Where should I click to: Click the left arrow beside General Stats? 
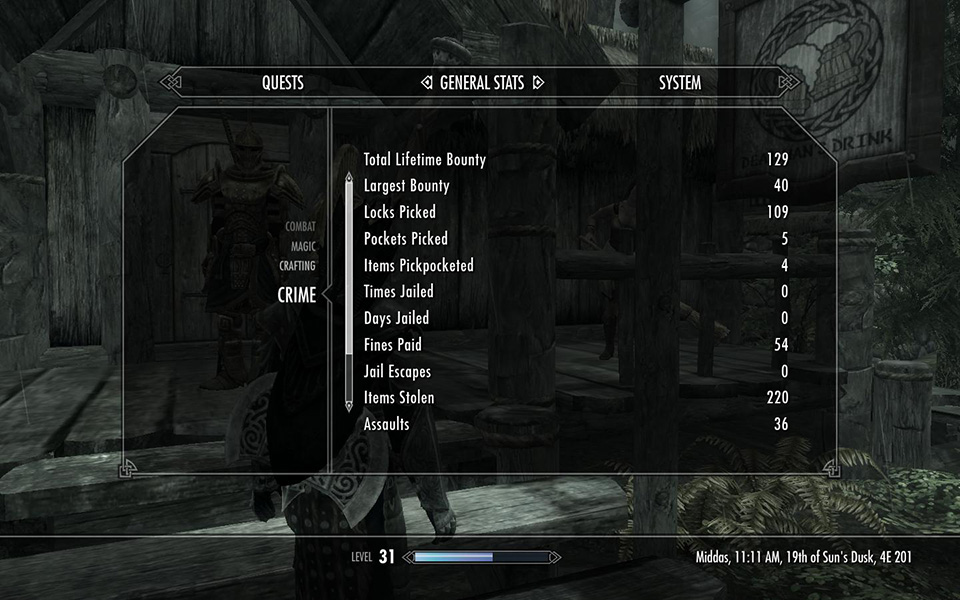click(426, 83)
